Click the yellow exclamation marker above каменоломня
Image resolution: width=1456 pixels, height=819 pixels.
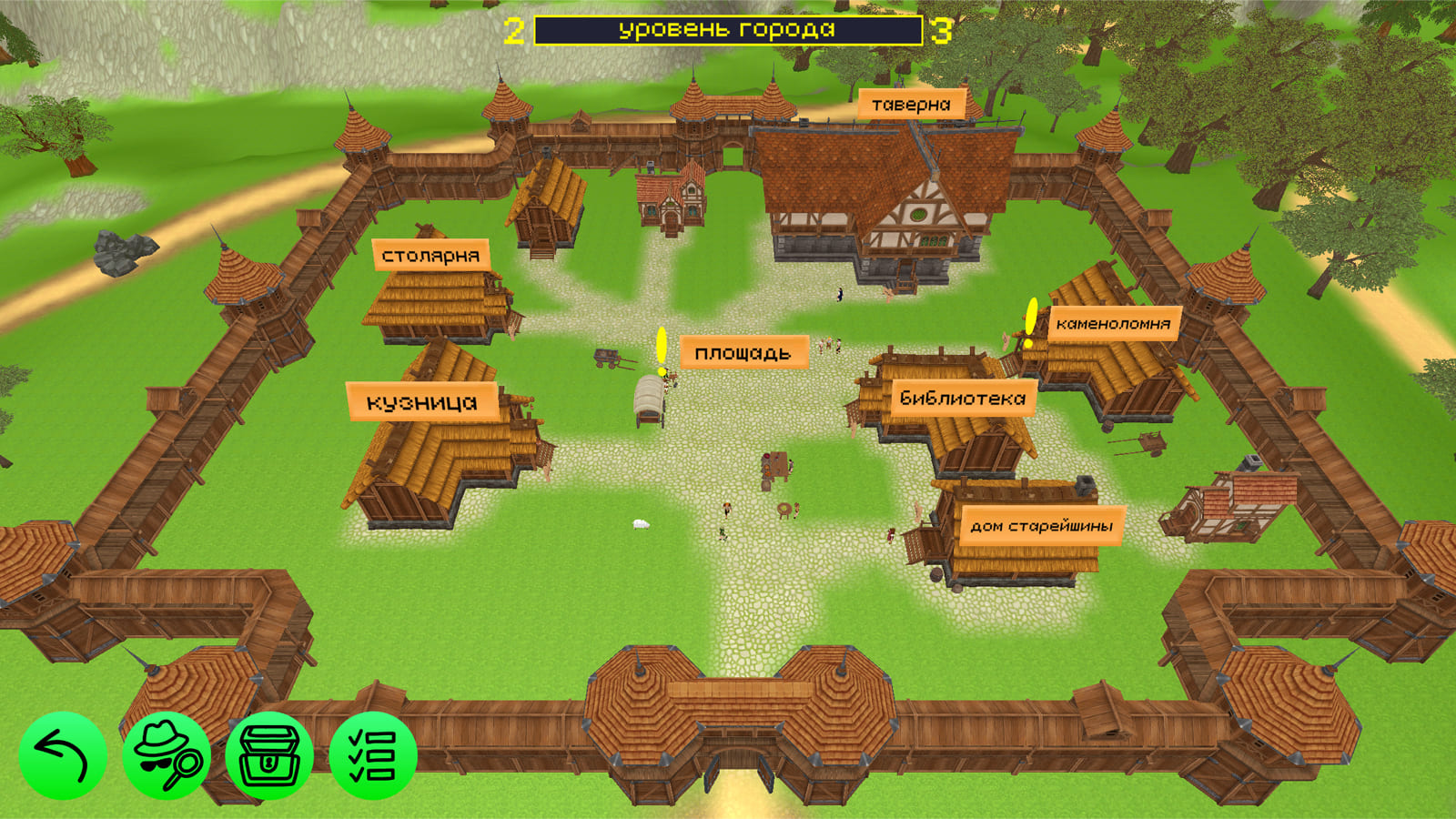tap(1029, 318)
